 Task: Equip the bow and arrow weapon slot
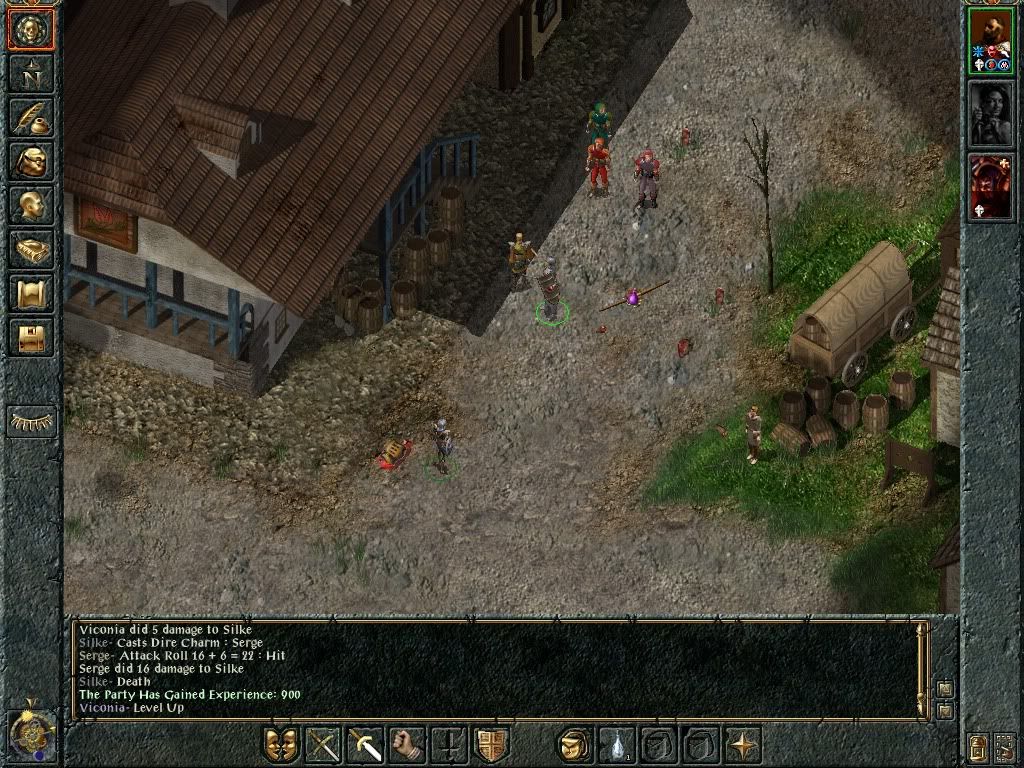coord(324,745)
